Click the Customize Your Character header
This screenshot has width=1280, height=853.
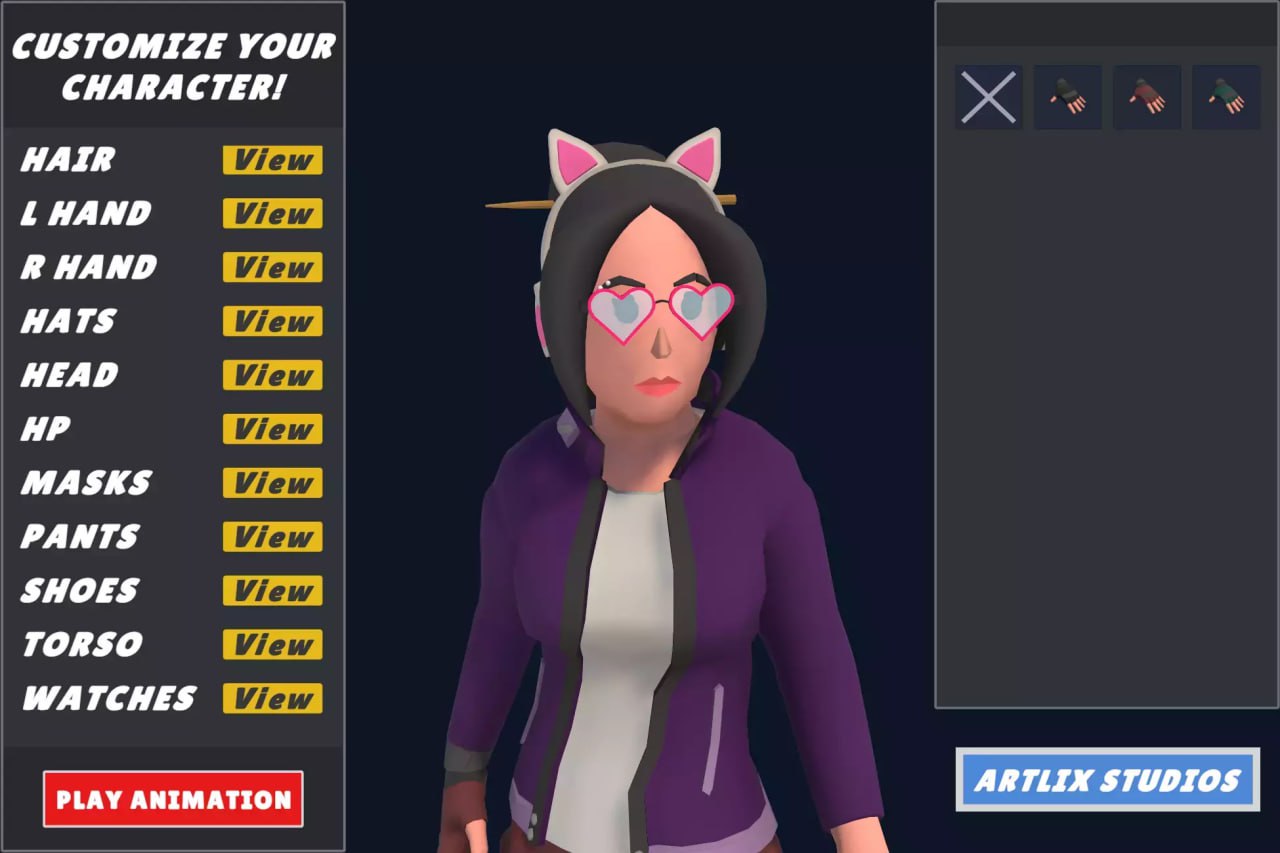(x=174, y=66)
